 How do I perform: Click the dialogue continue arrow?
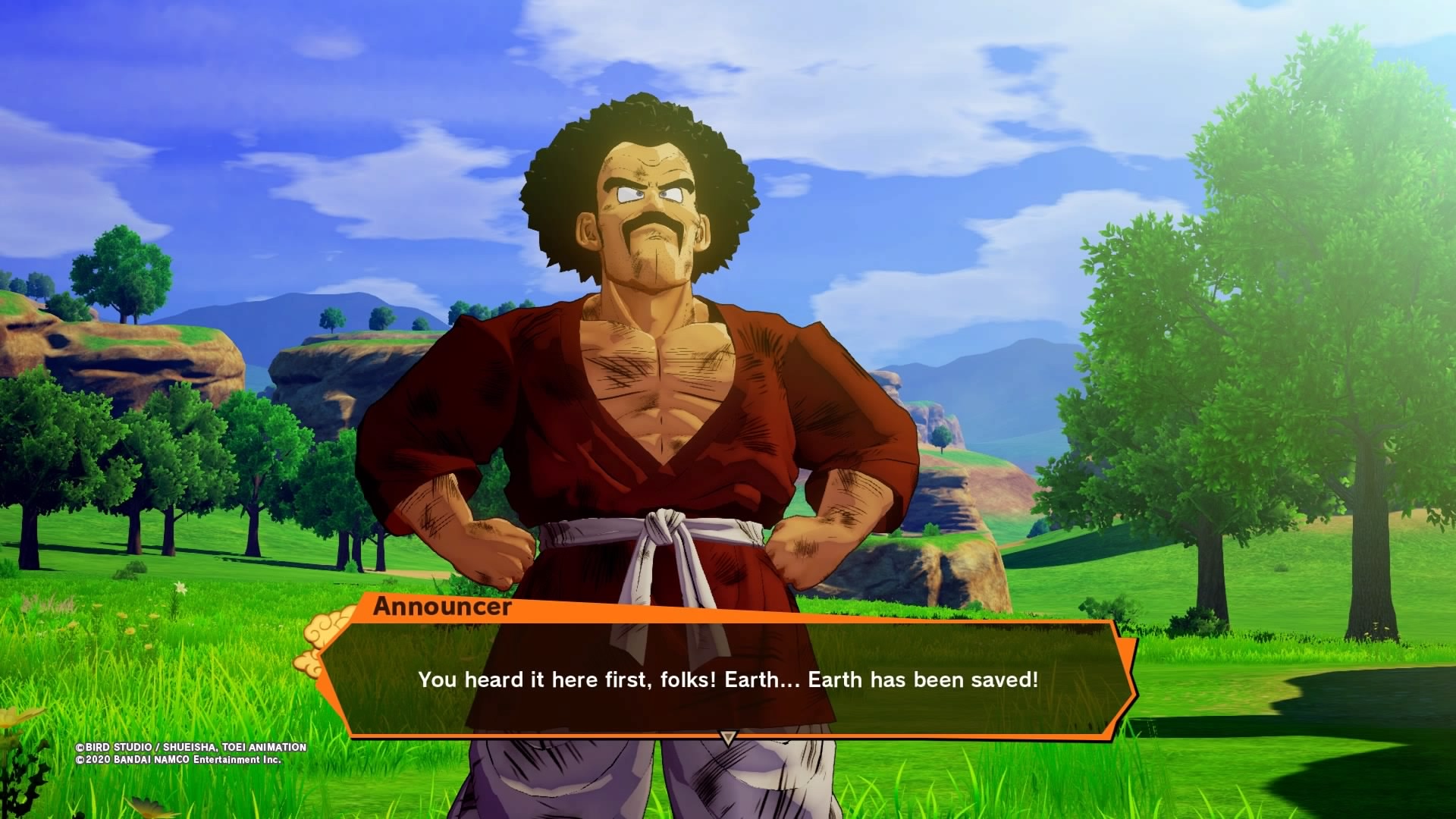coord(728,737)
